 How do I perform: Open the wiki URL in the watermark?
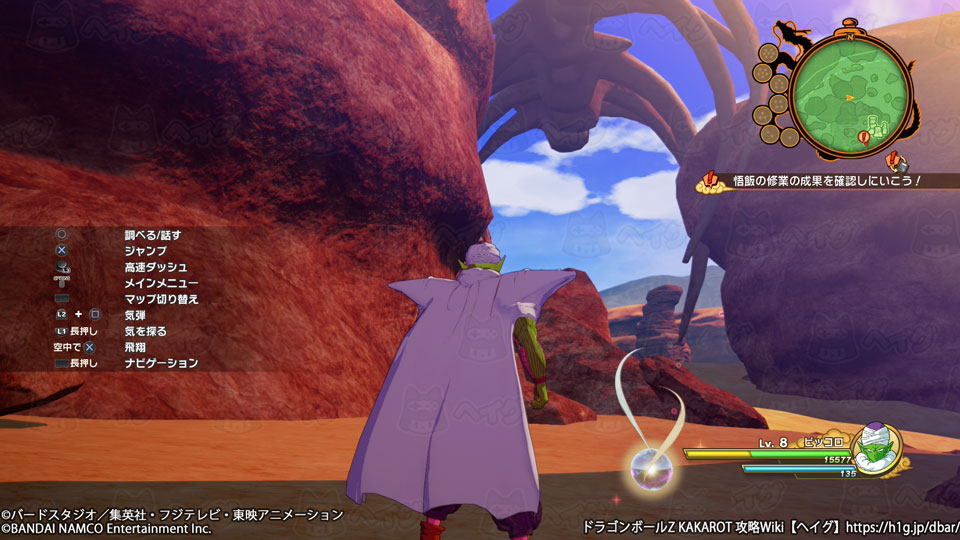coord(900,525)
